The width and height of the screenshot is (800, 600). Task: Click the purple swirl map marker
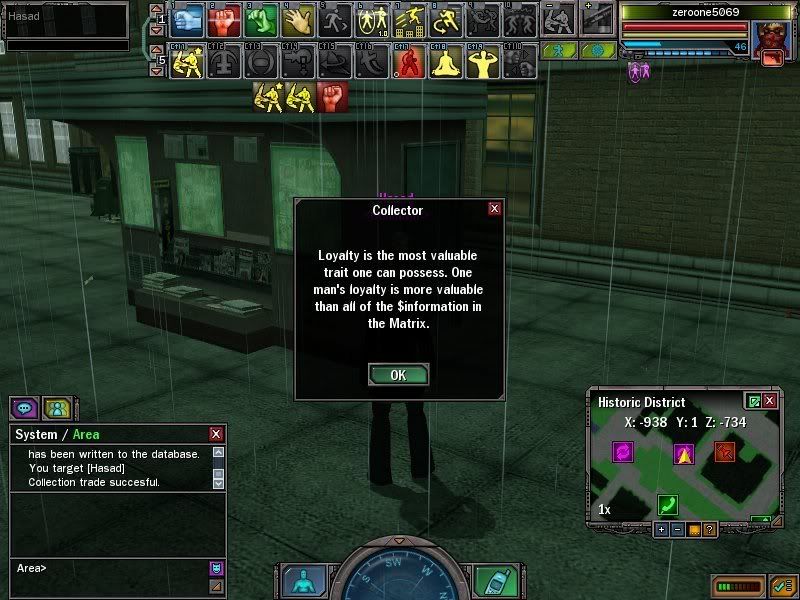click(x=624, y=452)
